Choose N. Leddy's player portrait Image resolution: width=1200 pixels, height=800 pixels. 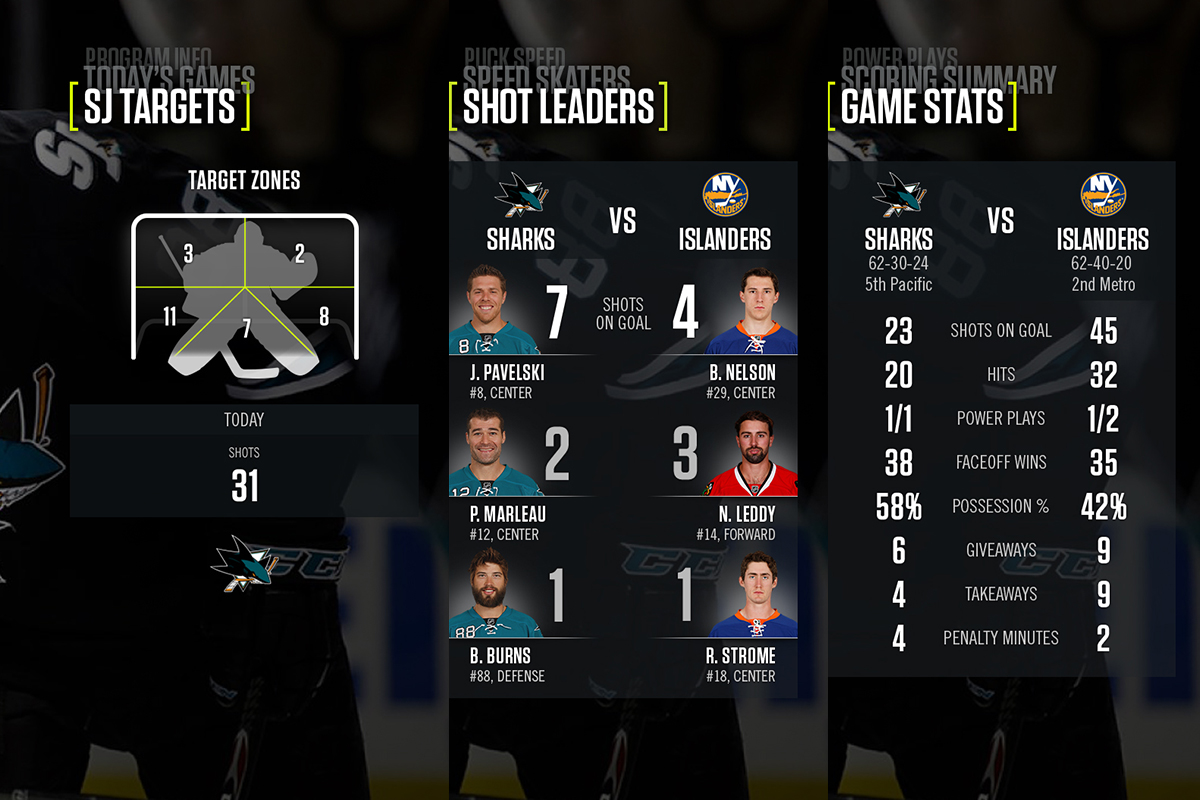click(x=752, y=453)
